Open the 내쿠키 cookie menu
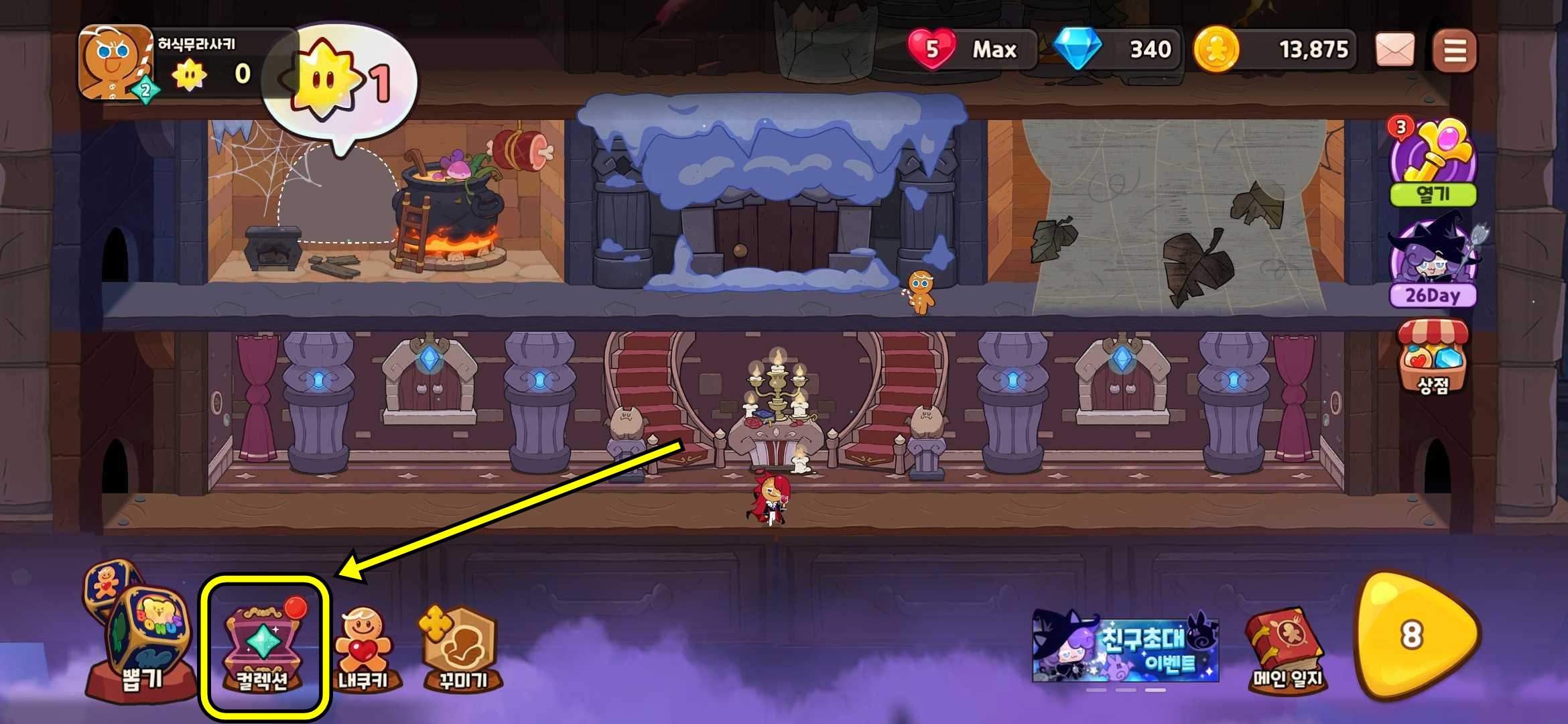This screenshot has width=1568, height=724. [x=363, y=650]
